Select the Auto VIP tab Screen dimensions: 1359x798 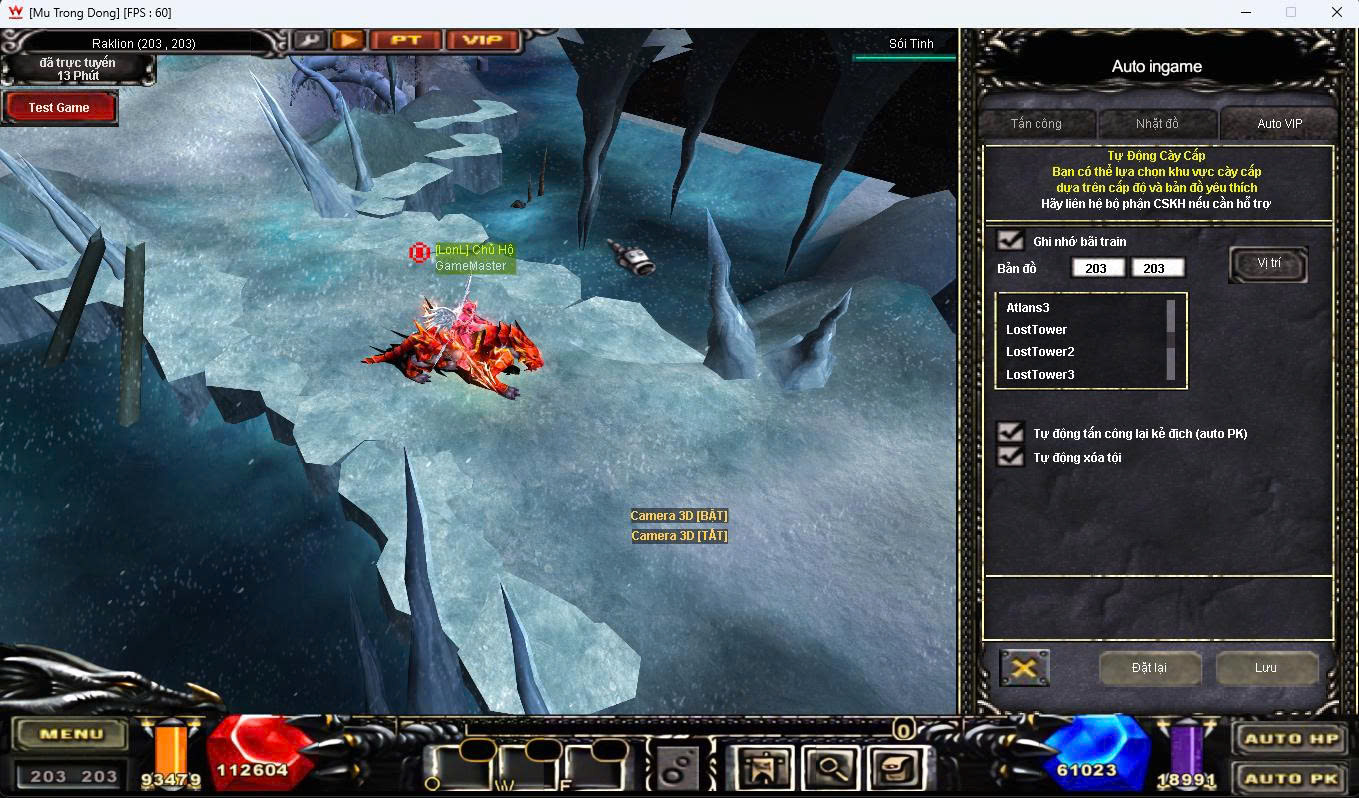click(x=1279, y=124)
